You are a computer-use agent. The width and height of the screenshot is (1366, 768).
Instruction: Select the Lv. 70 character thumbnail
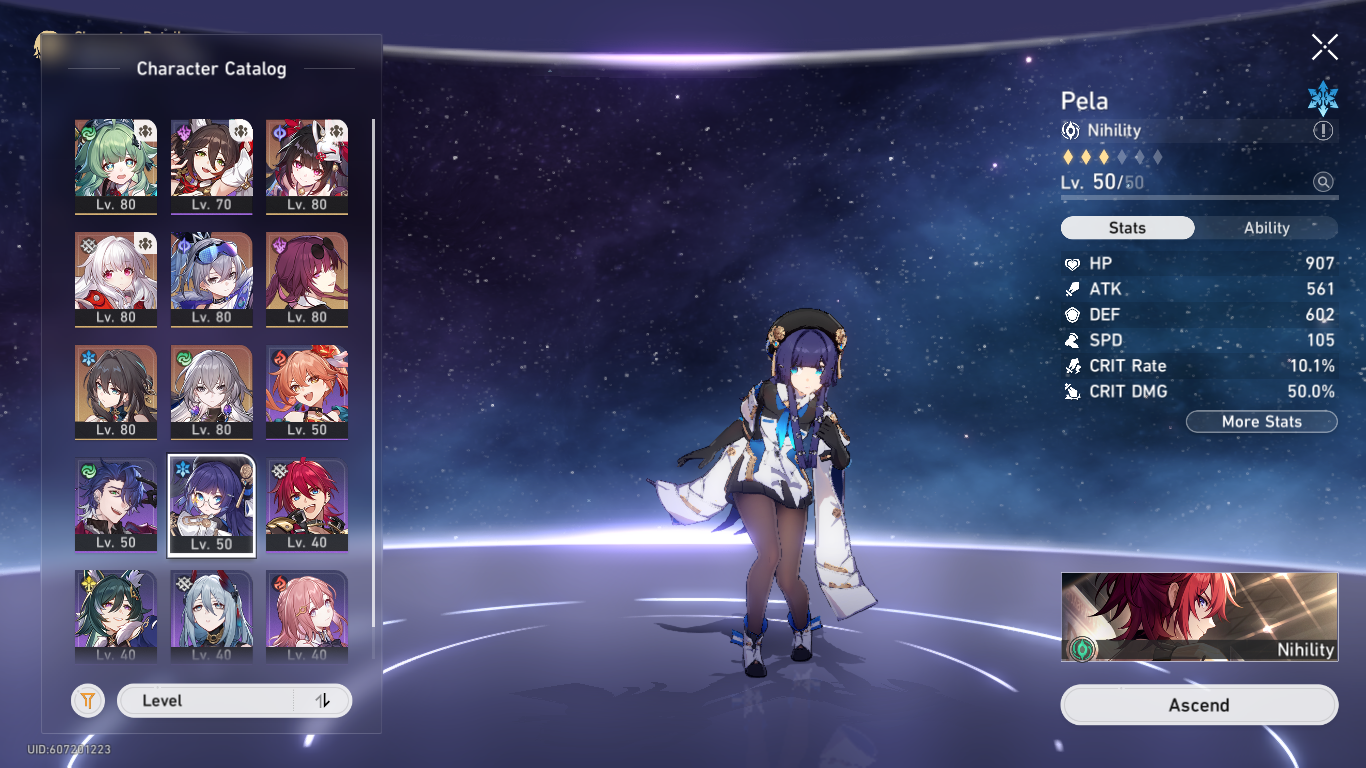[212, 165]
